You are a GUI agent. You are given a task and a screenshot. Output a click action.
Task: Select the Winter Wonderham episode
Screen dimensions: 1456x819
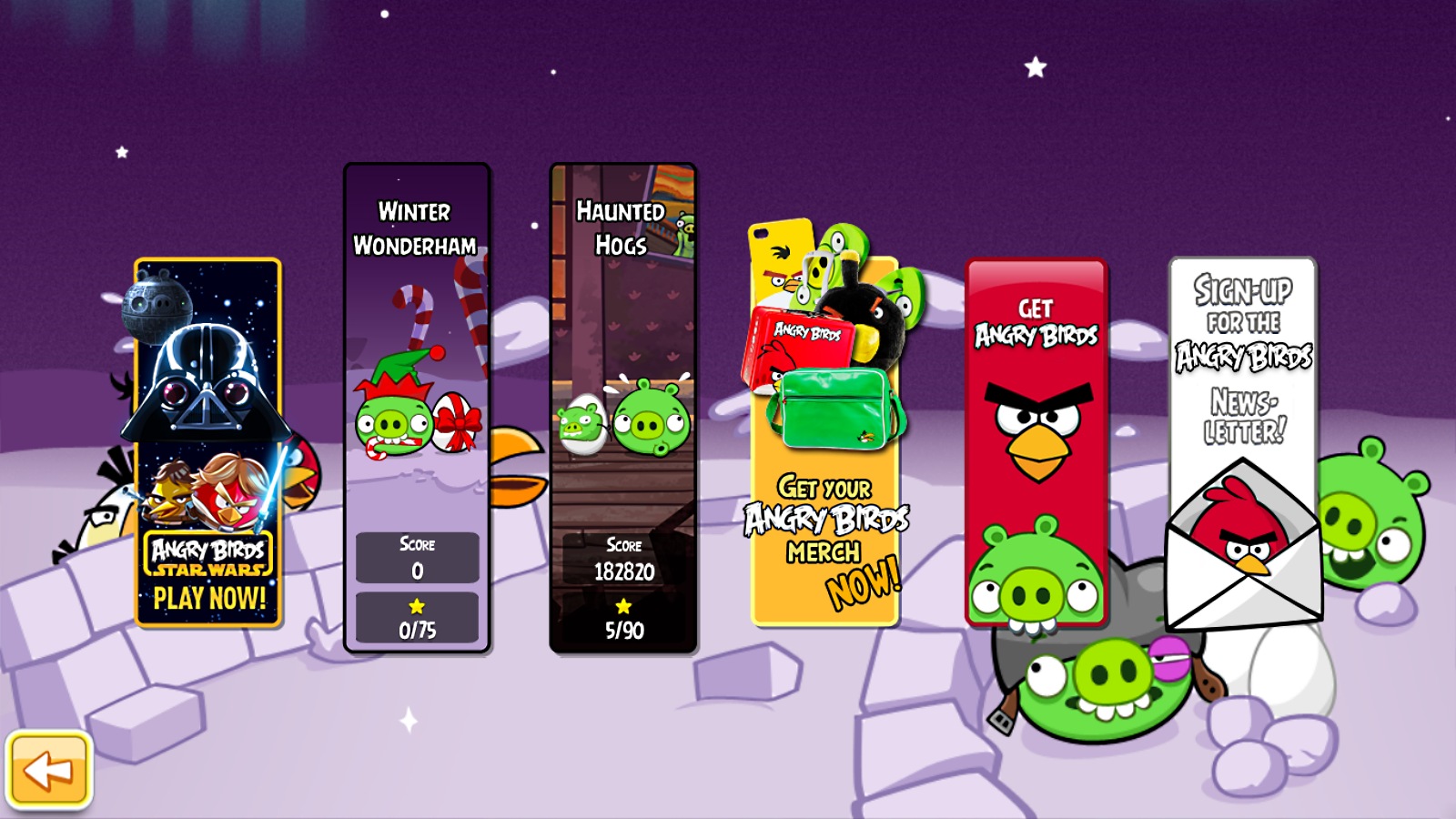coord(417,408)
